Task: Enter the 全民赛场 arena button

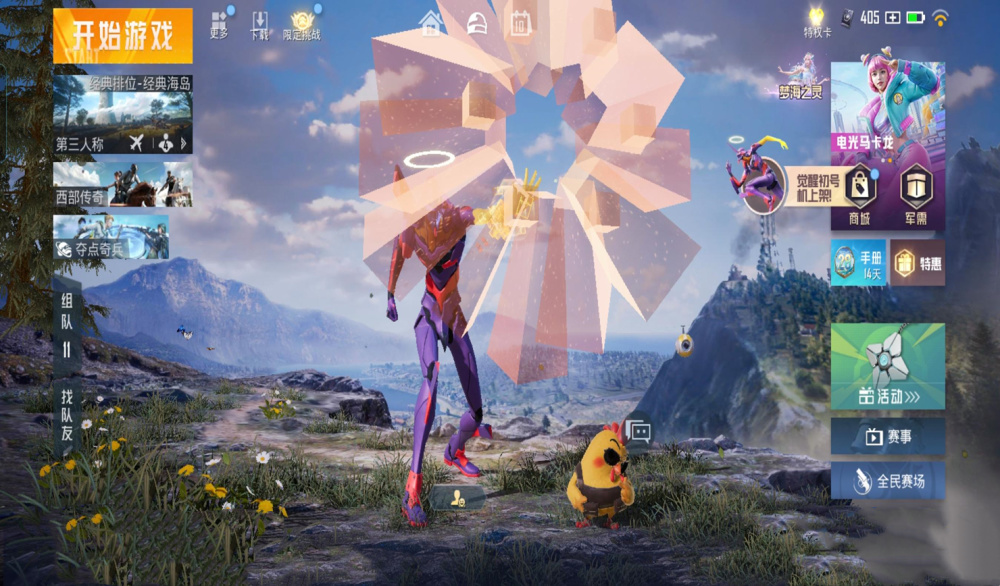Action: pyautogui.click(x=887, y=481)
